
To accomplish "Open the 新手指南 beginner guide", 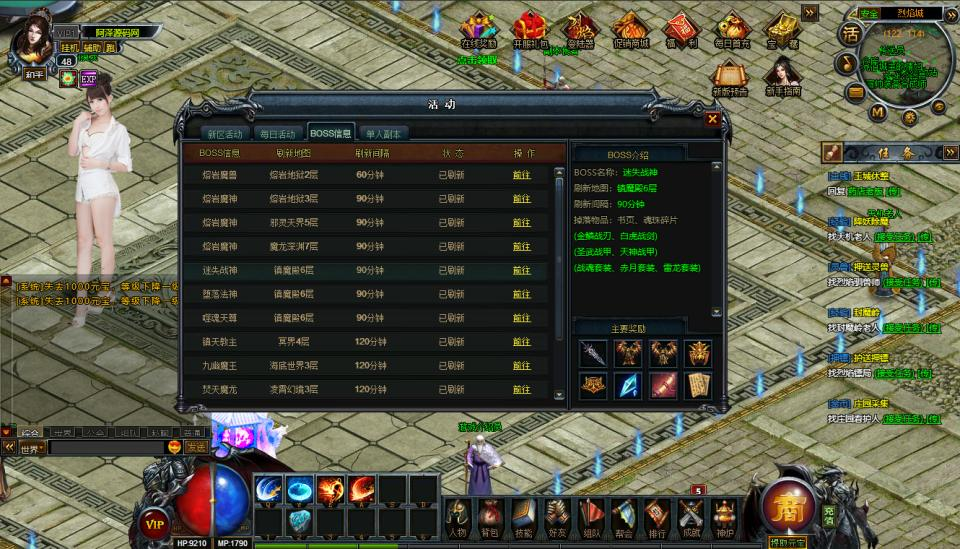I will coord(782,76).
